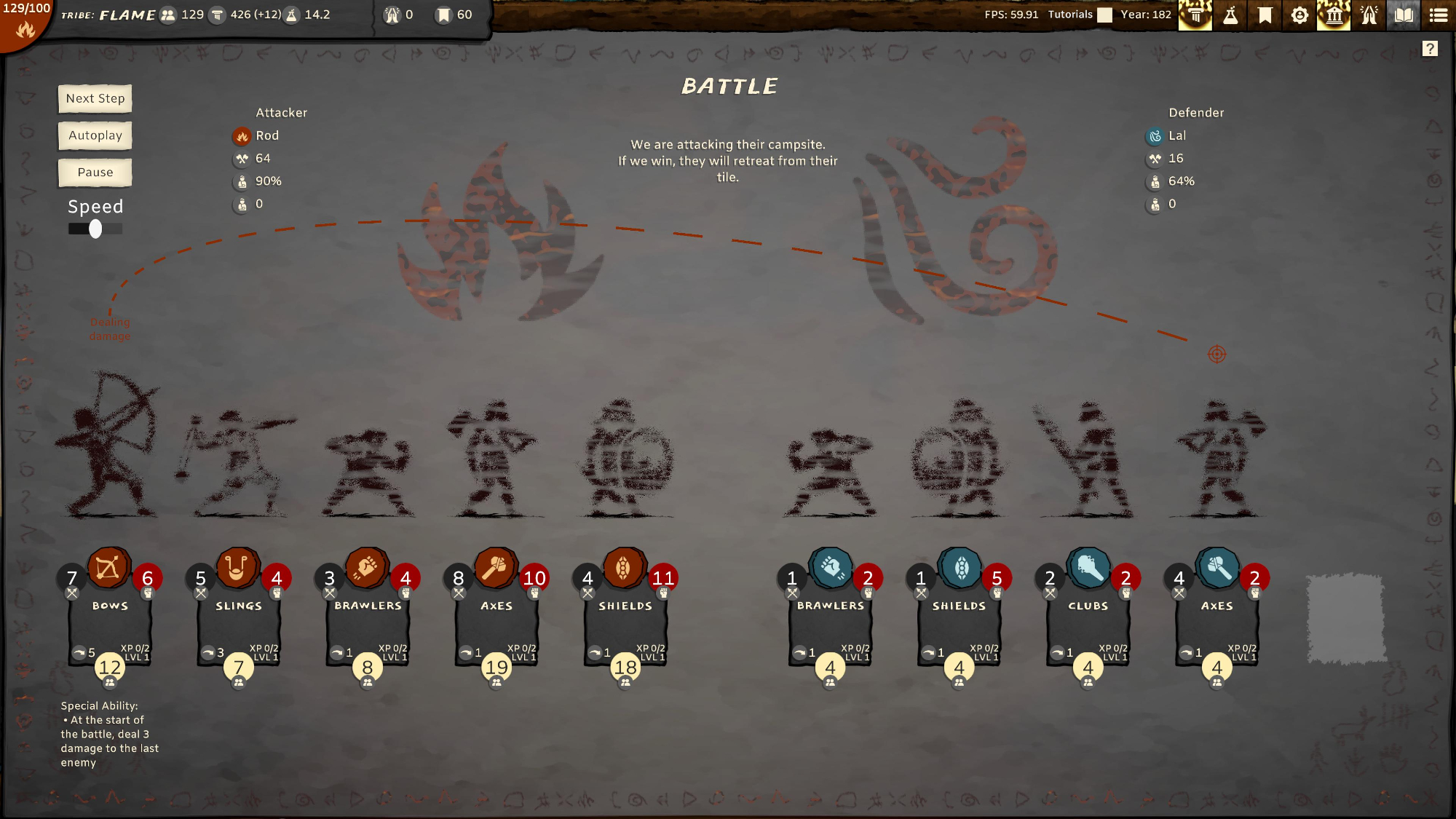Open the gear with person icon

[1299, 15]
